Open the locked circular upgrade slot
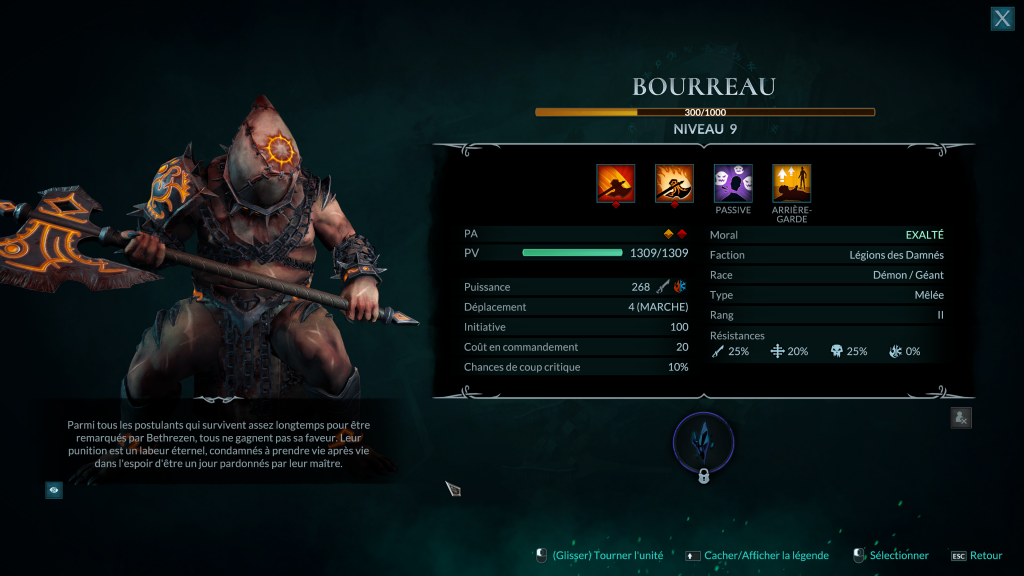Screen dimensions: 1024x576 click(x=704, y=442)
